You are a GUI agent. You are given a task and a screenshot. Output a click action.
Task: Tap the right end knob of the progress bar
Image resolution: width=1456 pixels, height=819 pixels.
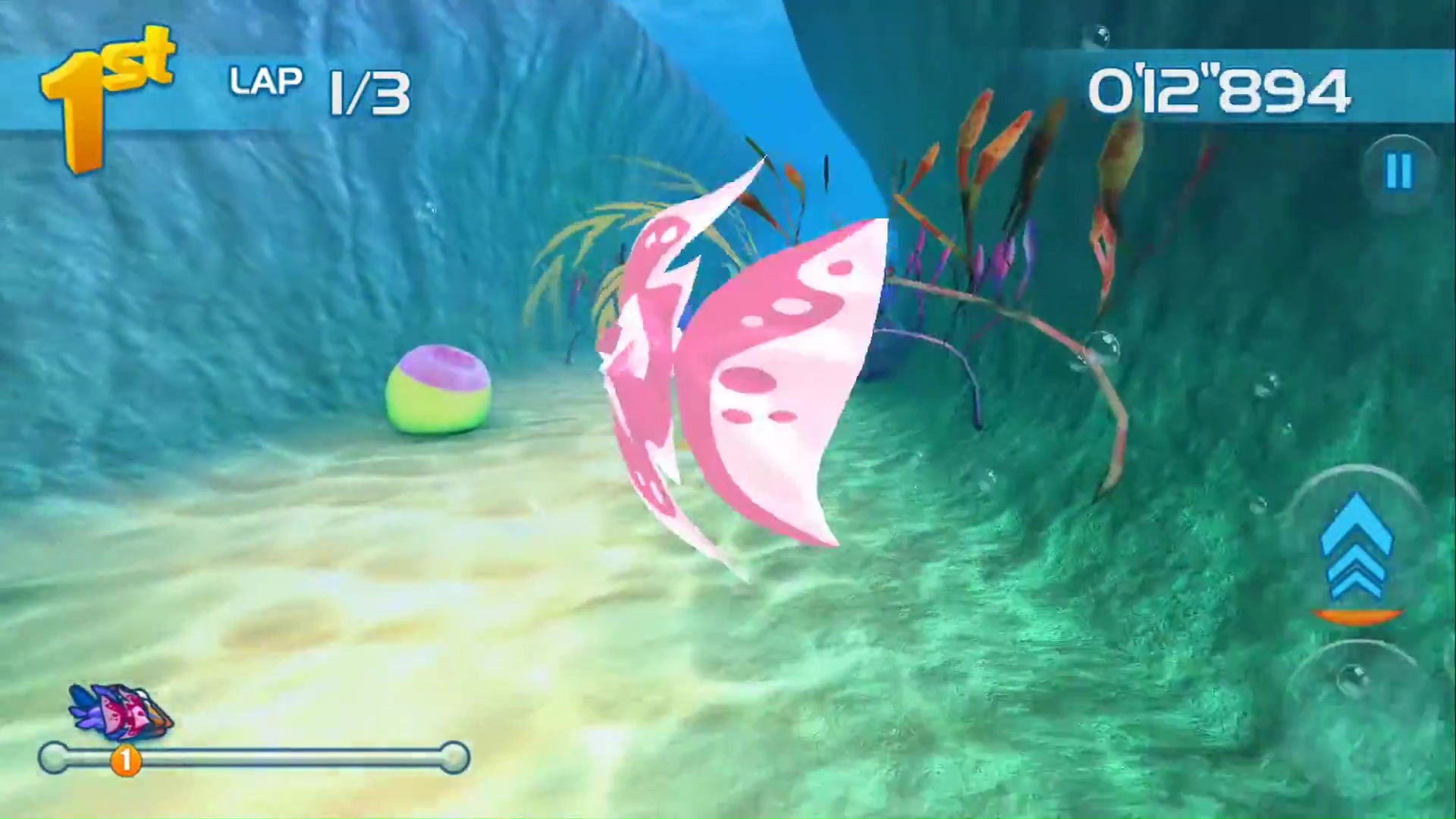(x=455, y=758)
